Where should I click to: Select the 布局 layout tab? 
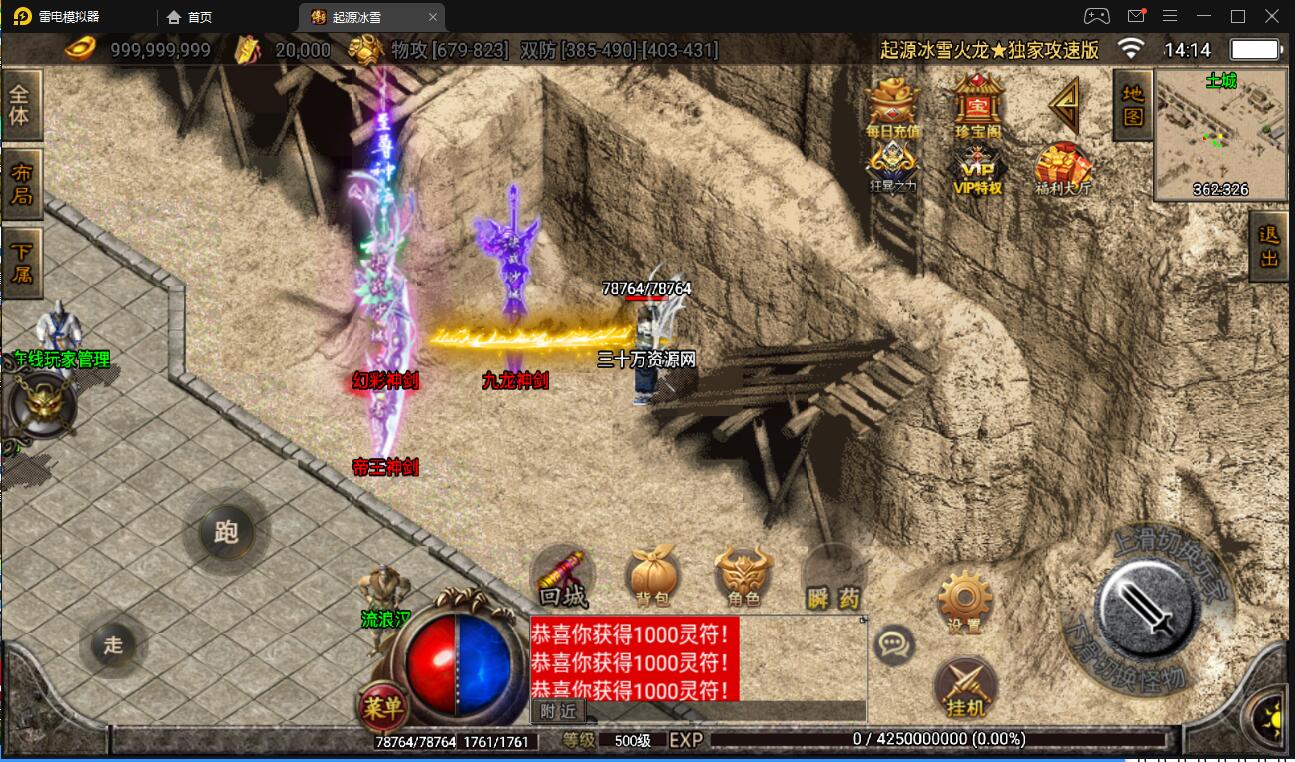21,184
